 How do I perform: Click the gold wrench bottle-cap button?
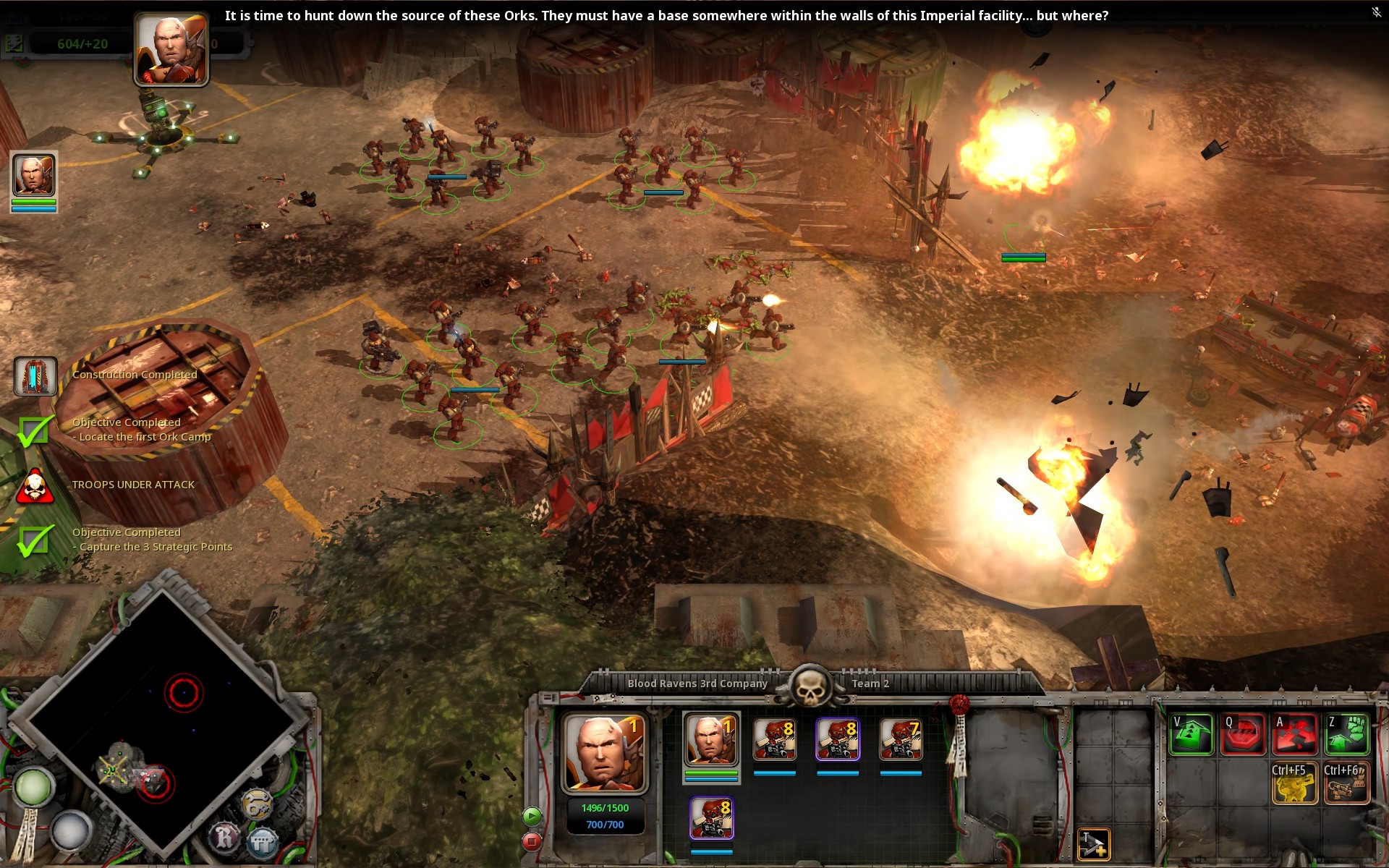tap(257, 803)
